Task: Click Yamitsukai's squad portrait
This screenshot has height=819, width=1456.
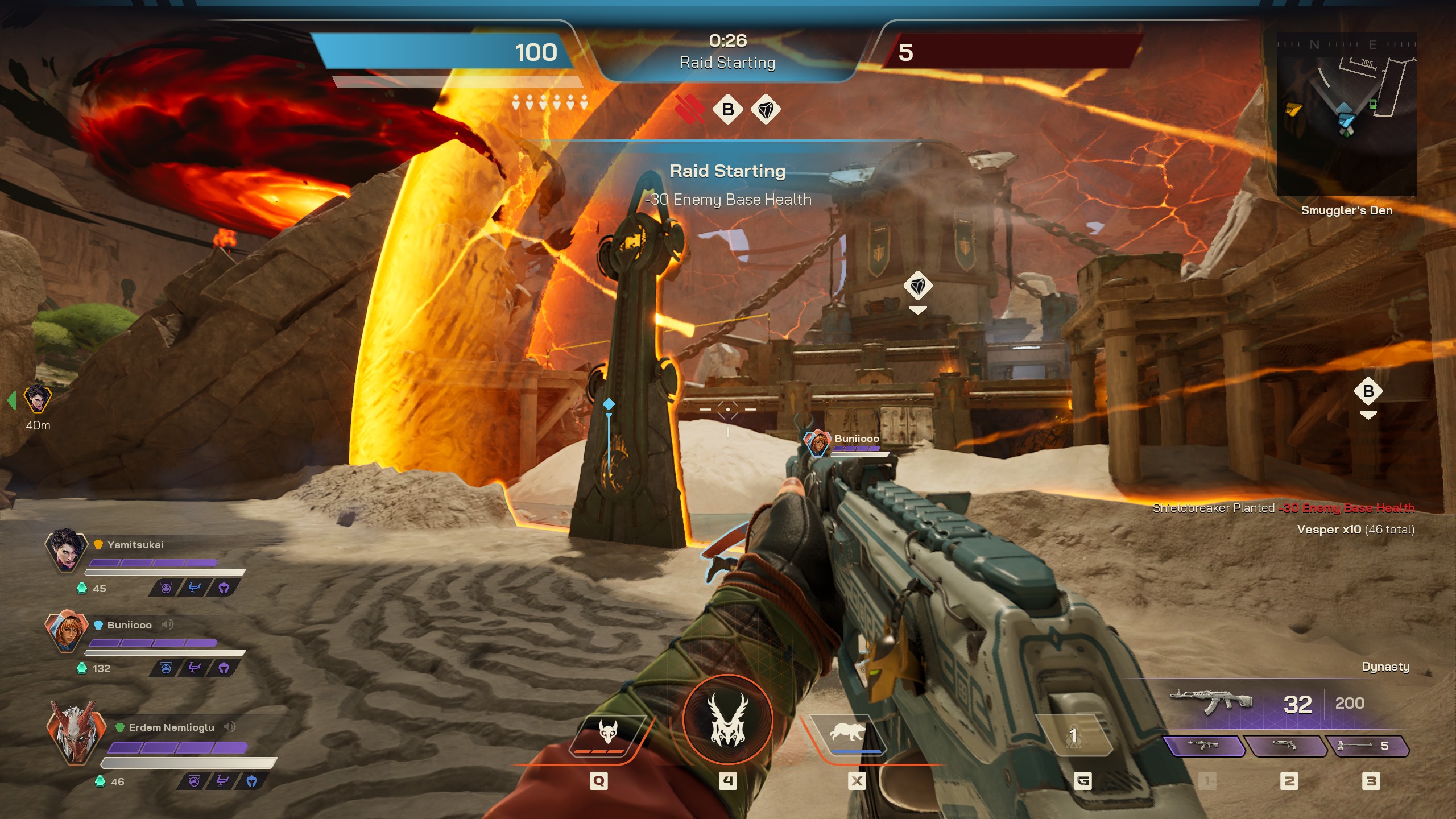Action: [x=66, y=550]
